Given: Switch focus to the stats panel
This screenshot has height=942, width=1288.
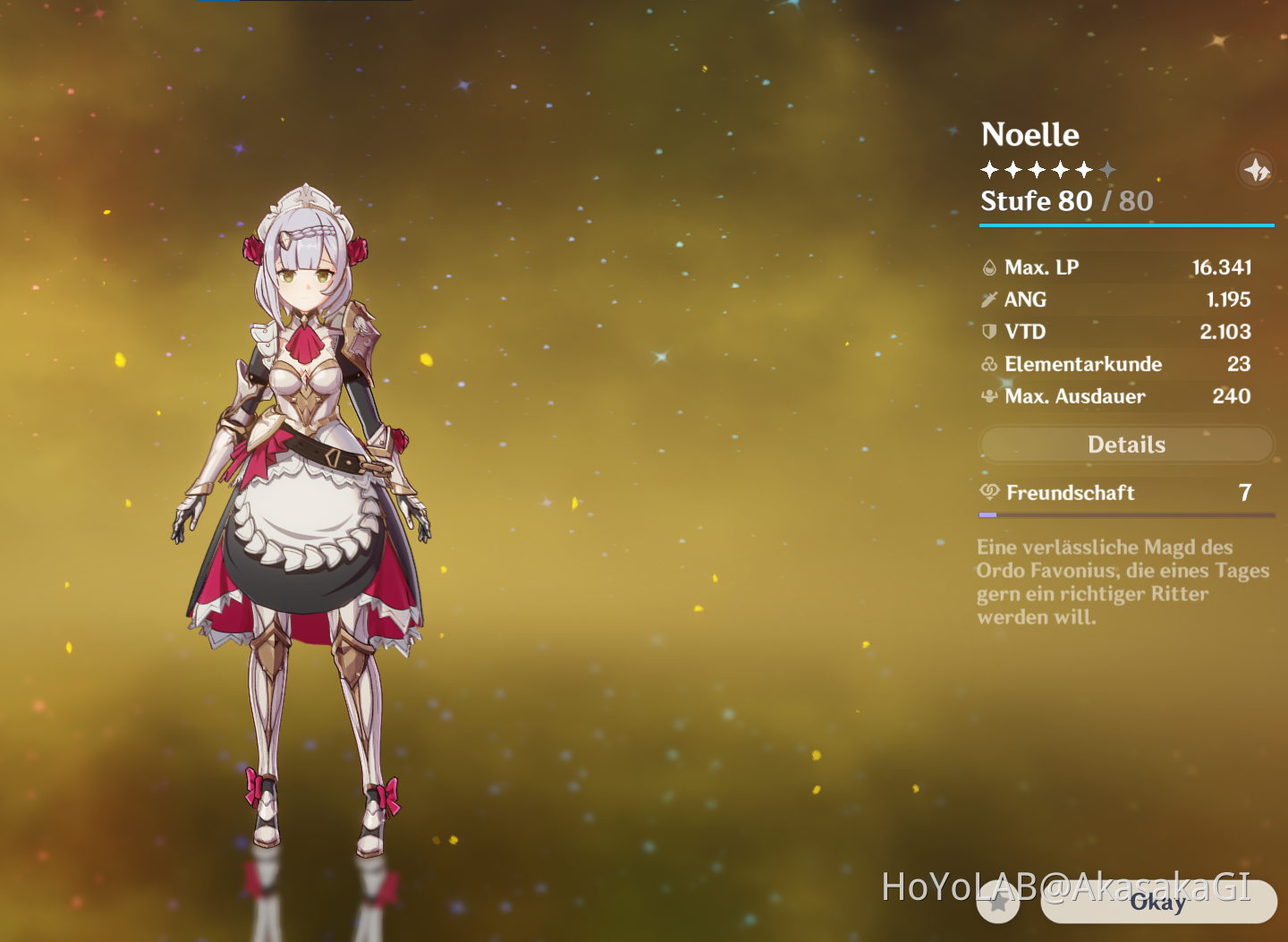Looking at the screenshot, I should coord(1123,331).
